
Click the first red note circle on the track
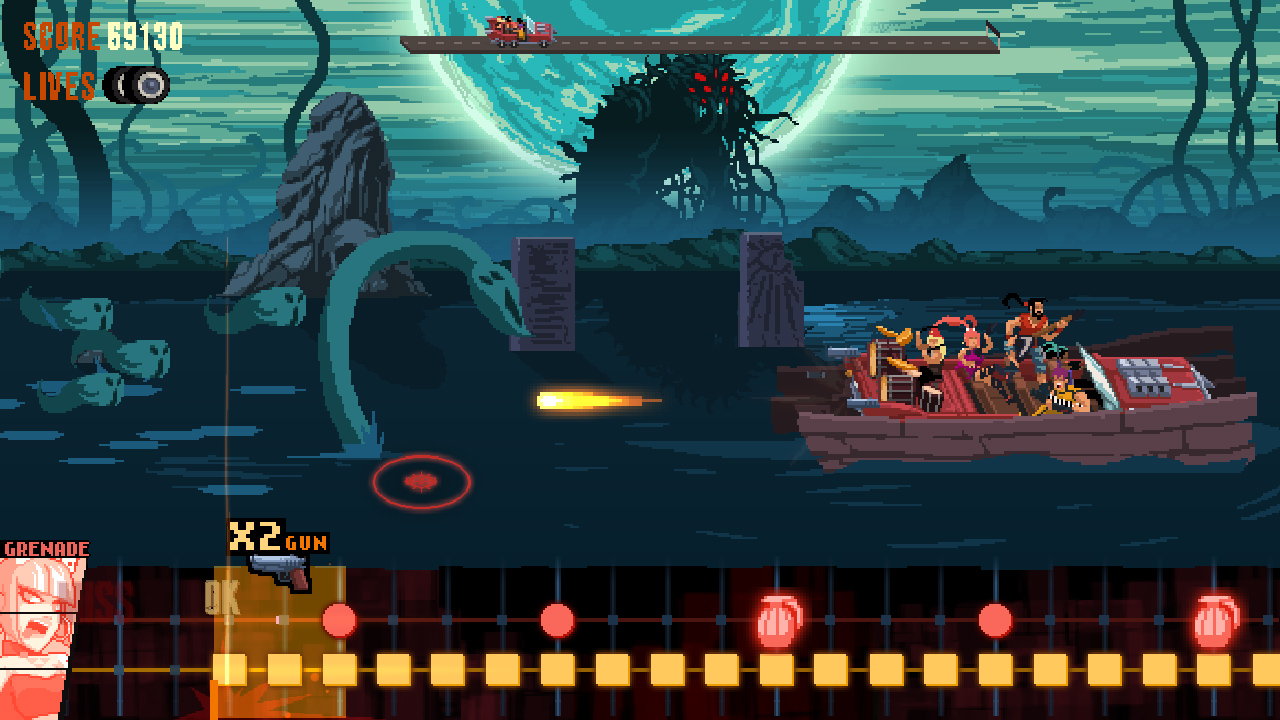[341, 618]
